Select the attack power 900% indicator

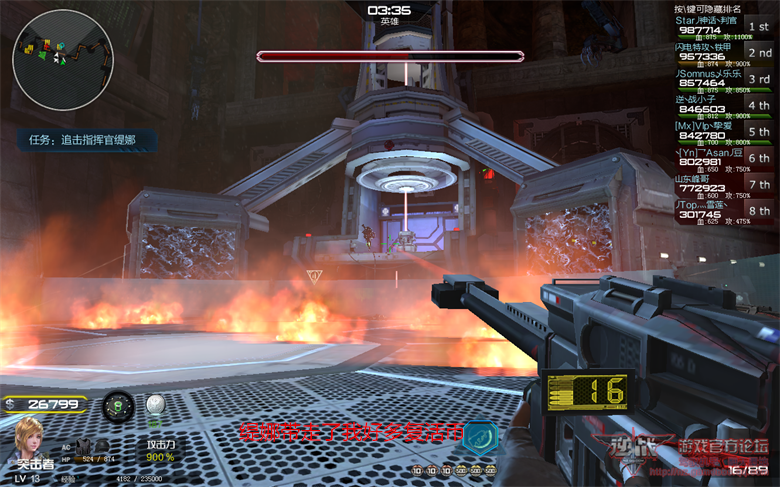tap(161, 451)
